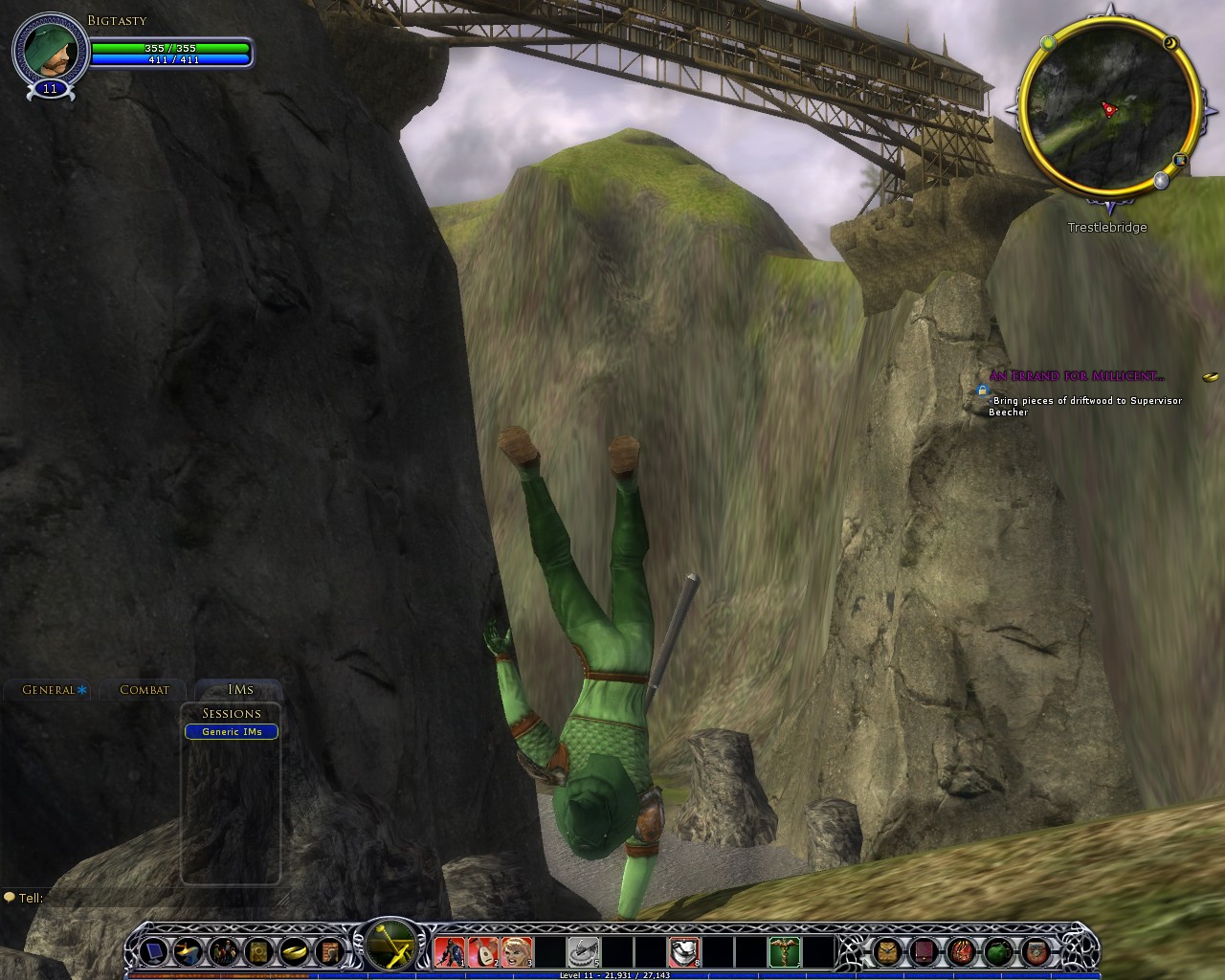
Task: Click the gold ring icon beside the quest title
Action: click(x=1210, y=376)
